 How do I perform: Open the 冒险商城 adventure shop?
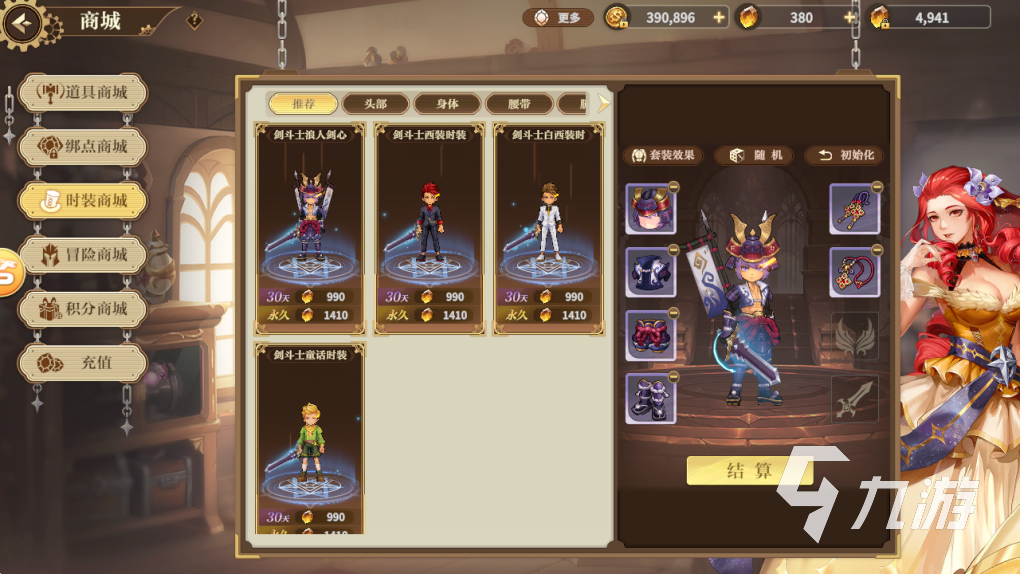pos(83,255)
